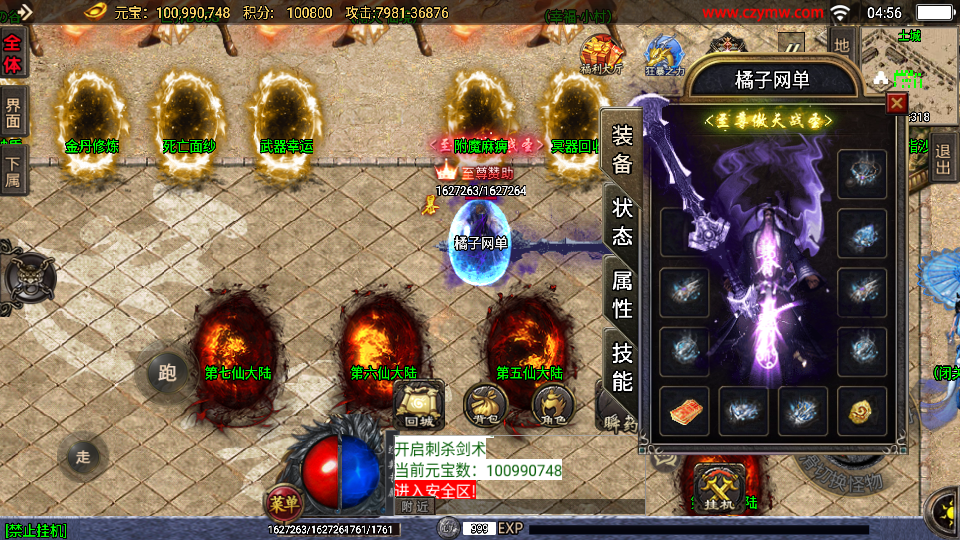Open the 背包 backpack
960x540 pixels.
point(486,405)
